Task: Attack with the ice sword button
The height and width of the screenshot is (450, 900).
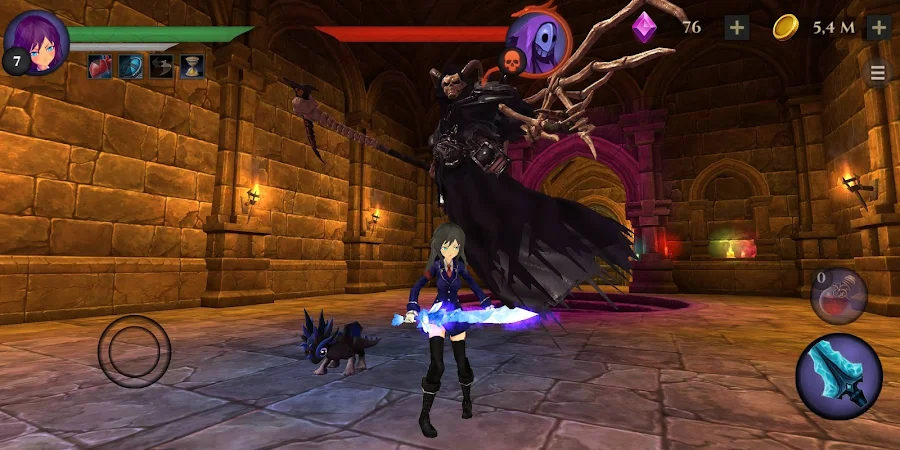Action: (x=838, y=377)
